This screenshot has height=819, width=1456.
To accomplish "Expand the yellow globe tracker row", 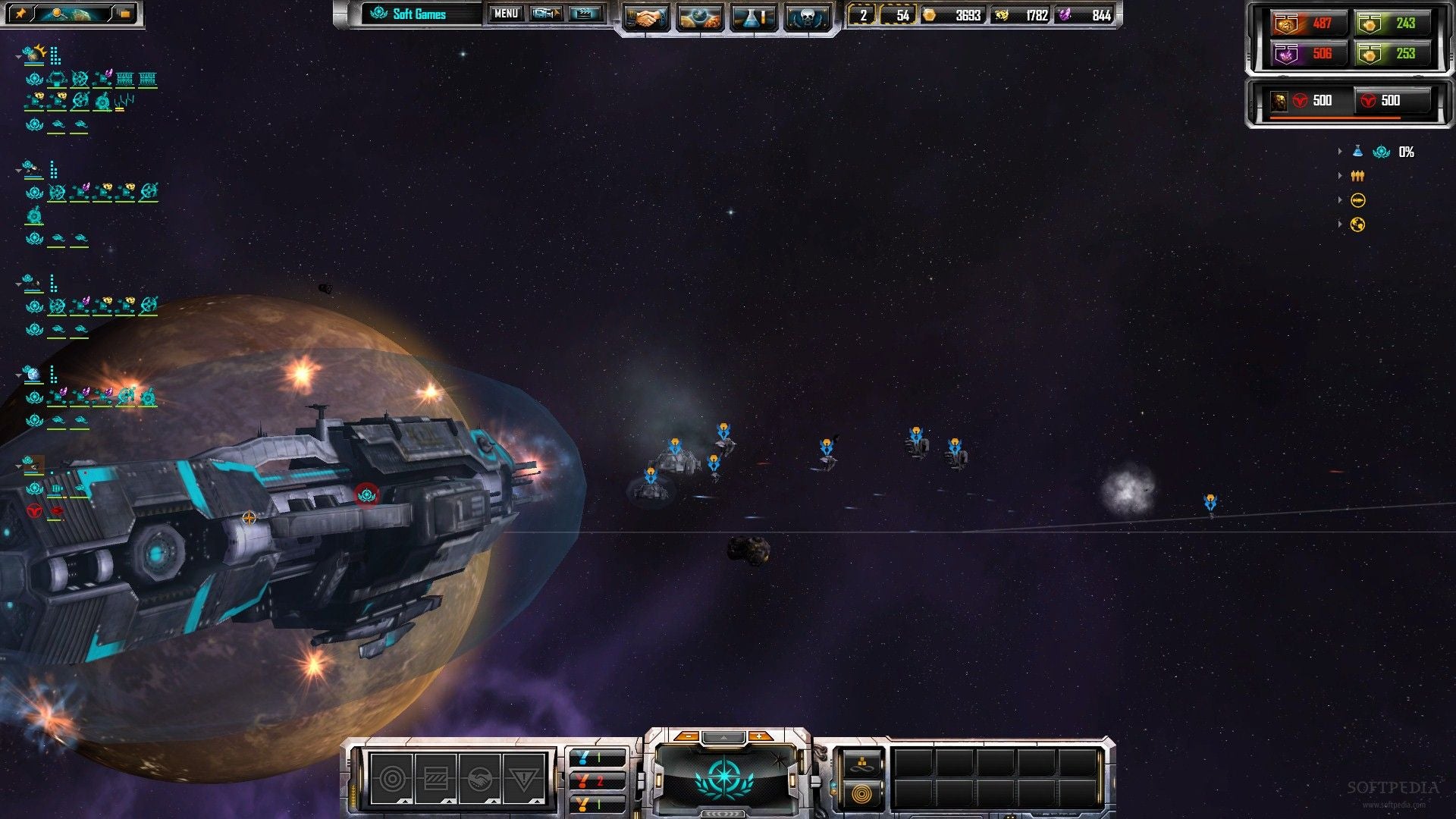I will click(1340, 224).
